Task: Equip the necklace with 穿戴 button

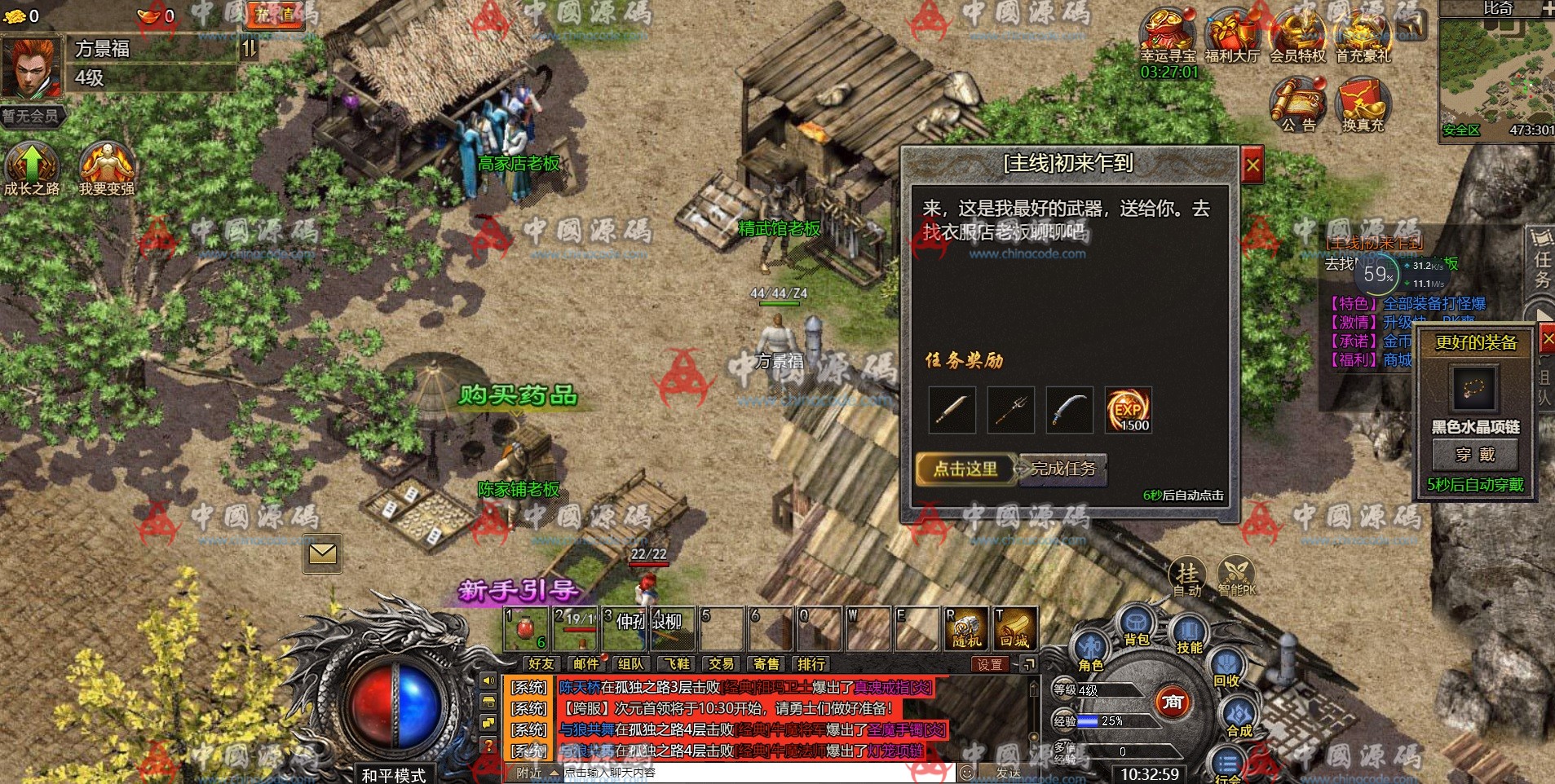Action: (1475, 455)
